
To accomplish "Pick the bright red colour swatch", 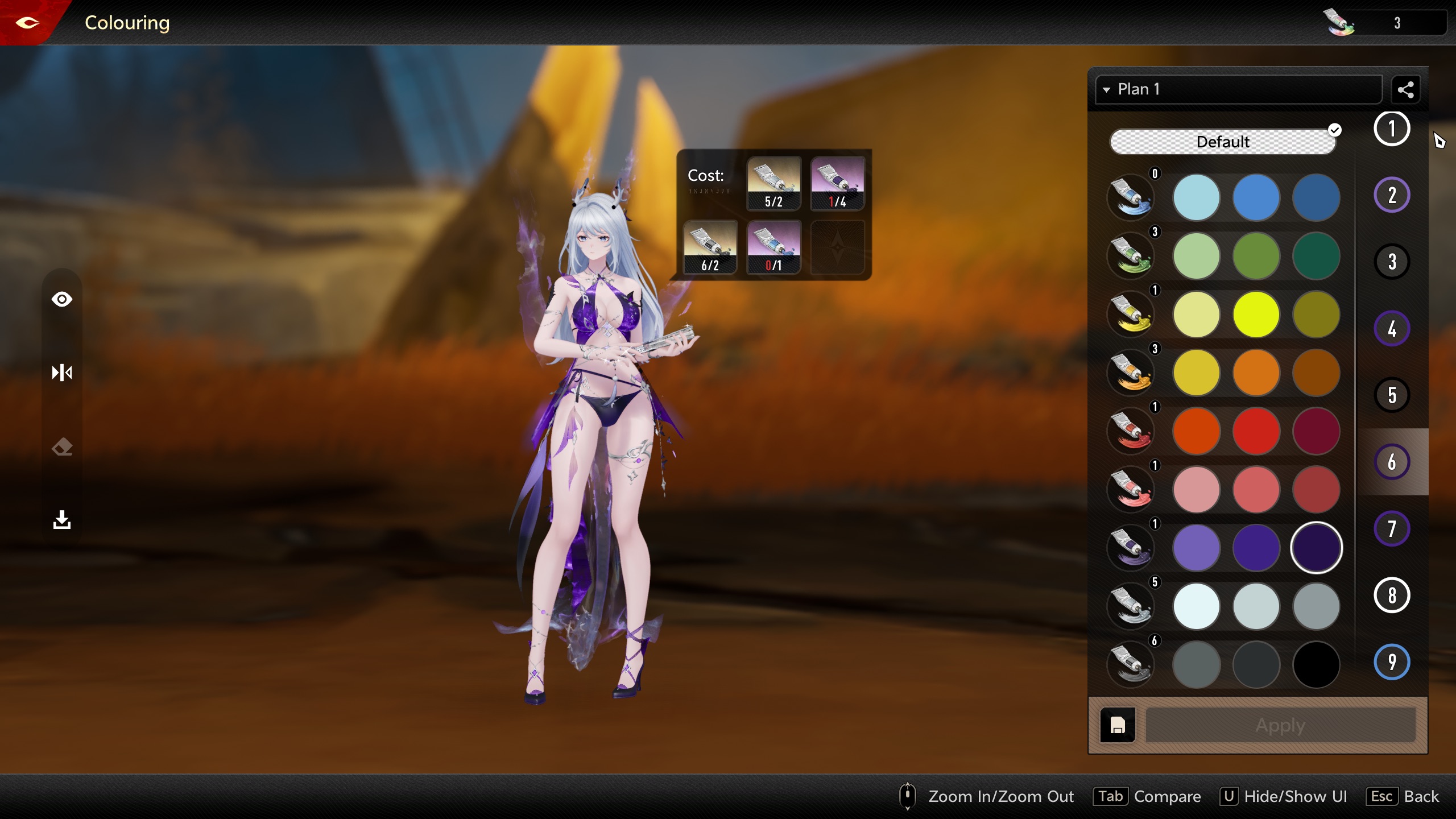I will [1256, 431].
